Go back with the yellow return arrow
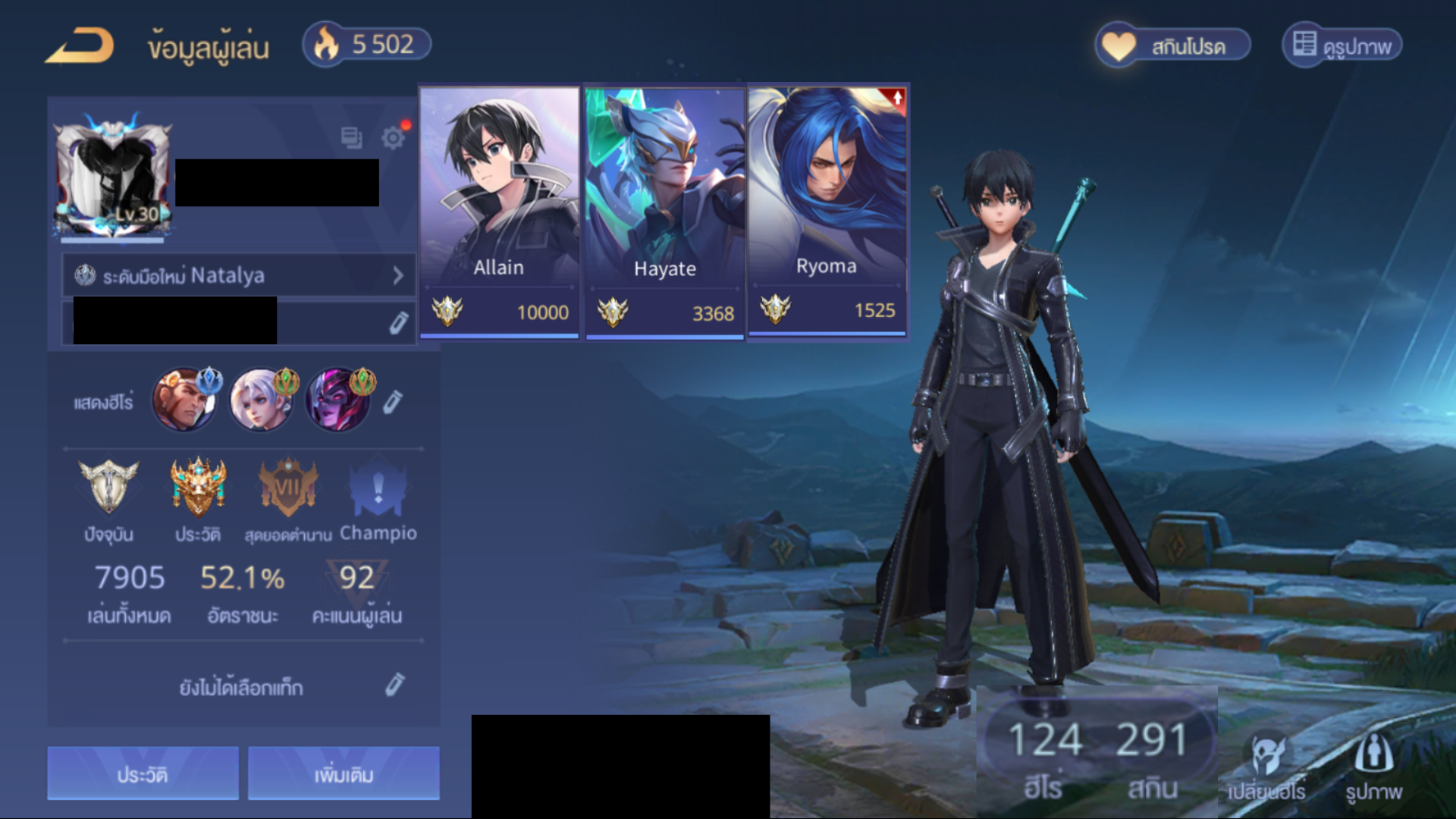 (80, 45)
